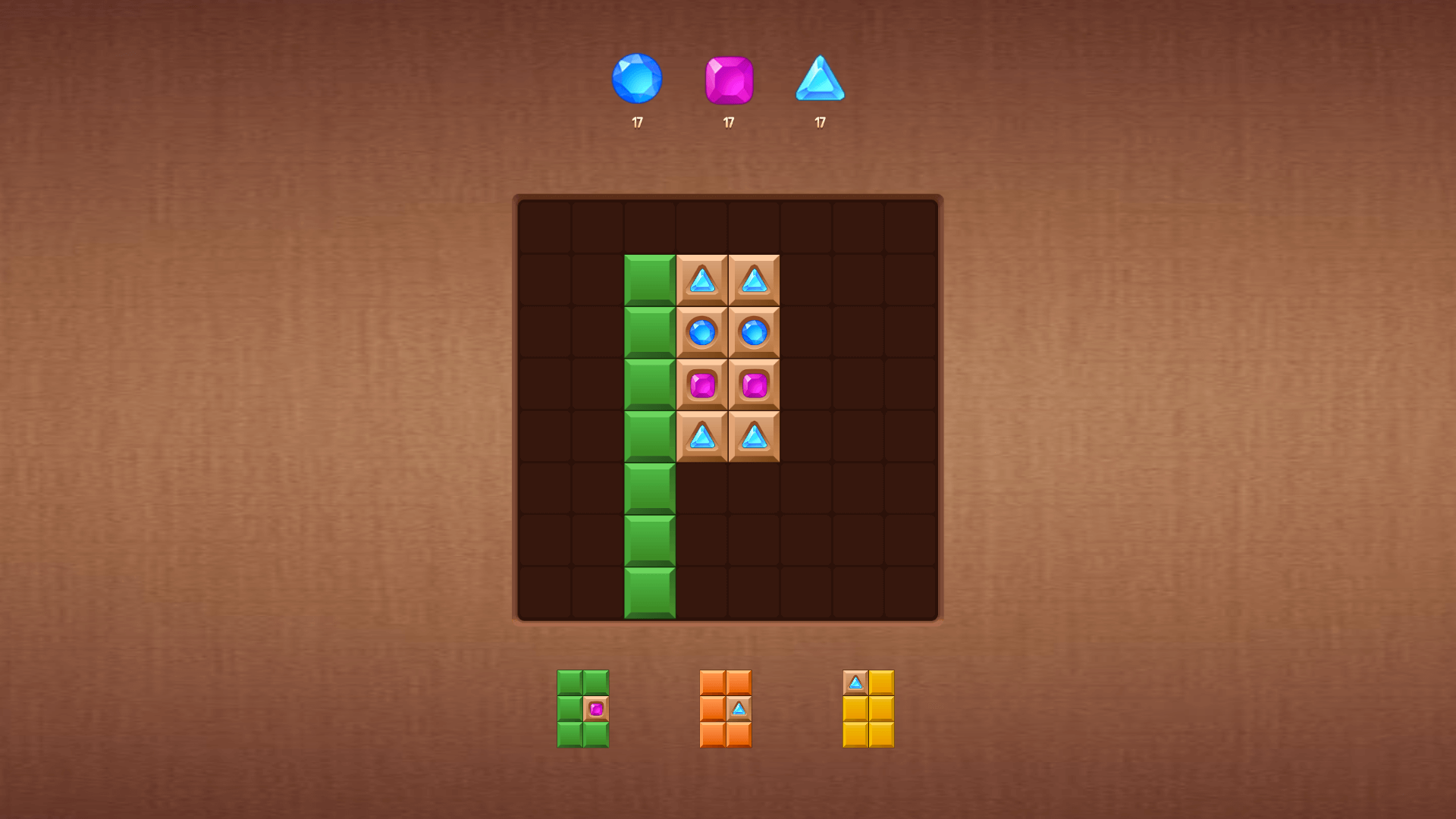Click a triangle gem tile on the board
Viewport: 1456px width, 819px height.
point(702,281)
